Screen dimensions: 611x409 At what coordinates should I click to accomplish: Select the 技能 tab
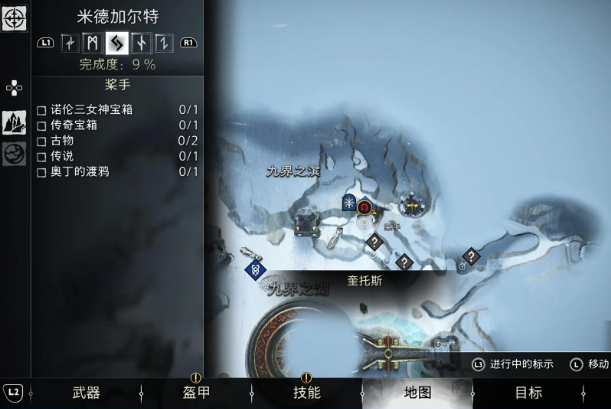(307, 392)
